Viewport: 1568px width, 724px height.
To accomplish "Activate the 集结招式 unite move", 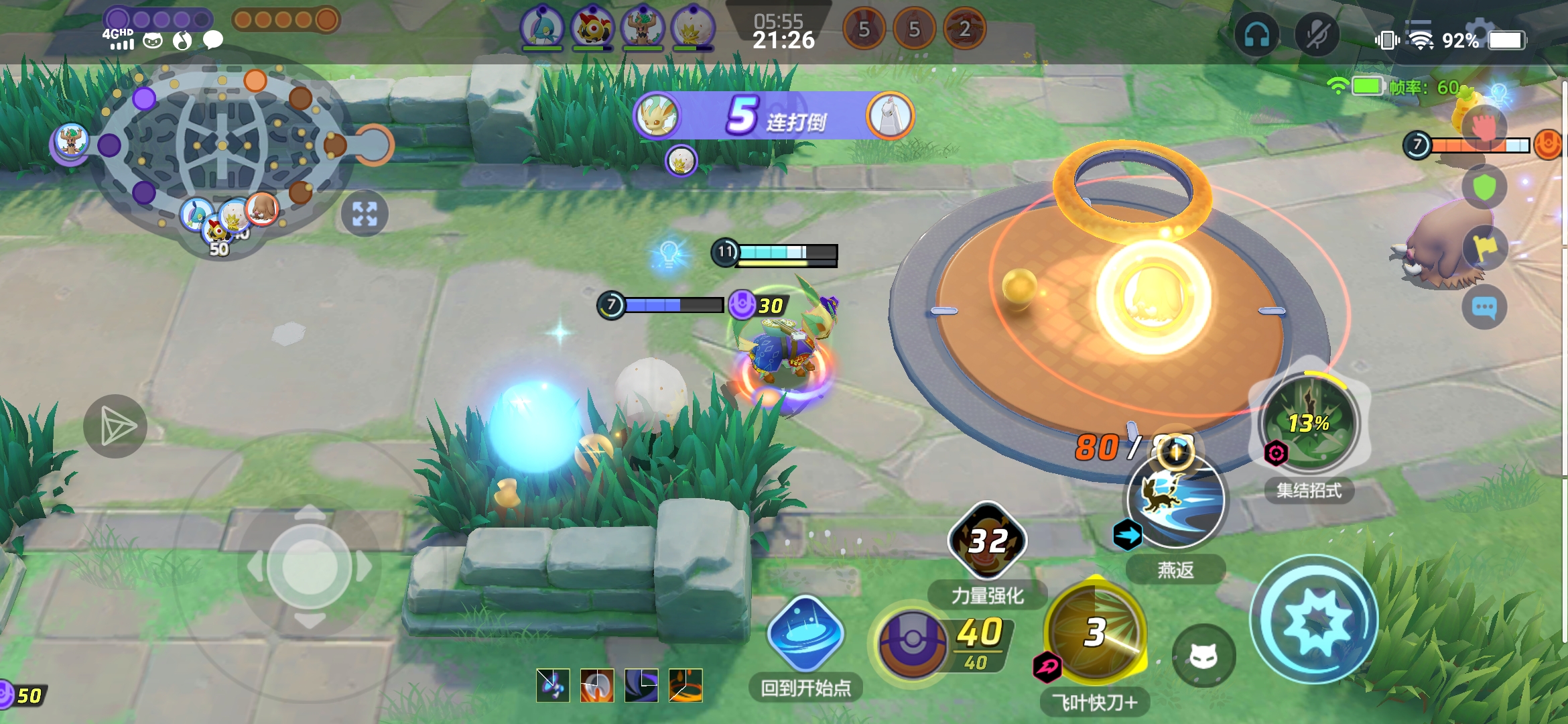I will point(1309,424).
